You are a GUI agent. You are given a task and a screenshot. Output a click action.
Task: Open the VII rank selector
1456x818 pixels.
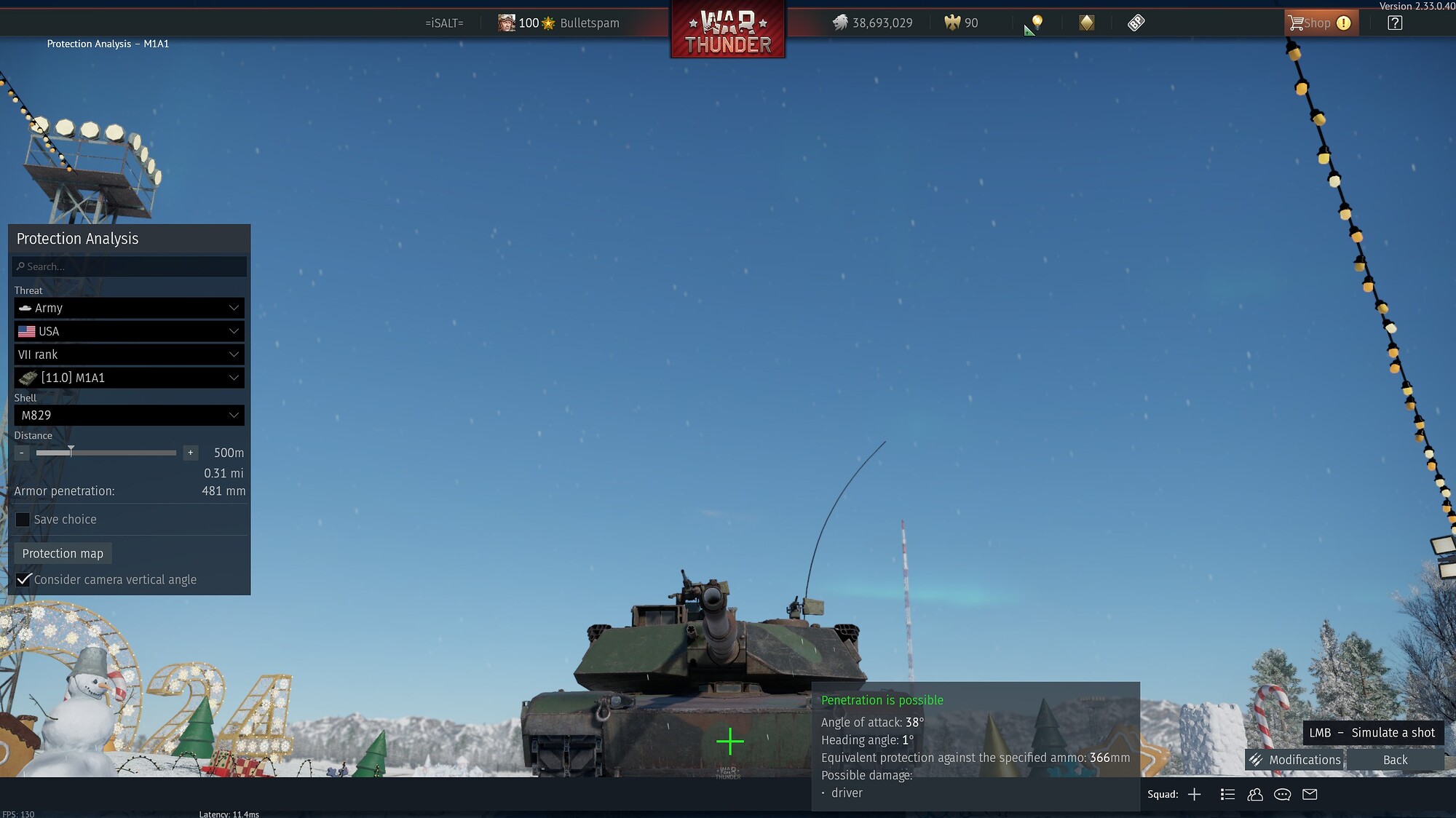[129, 354]
